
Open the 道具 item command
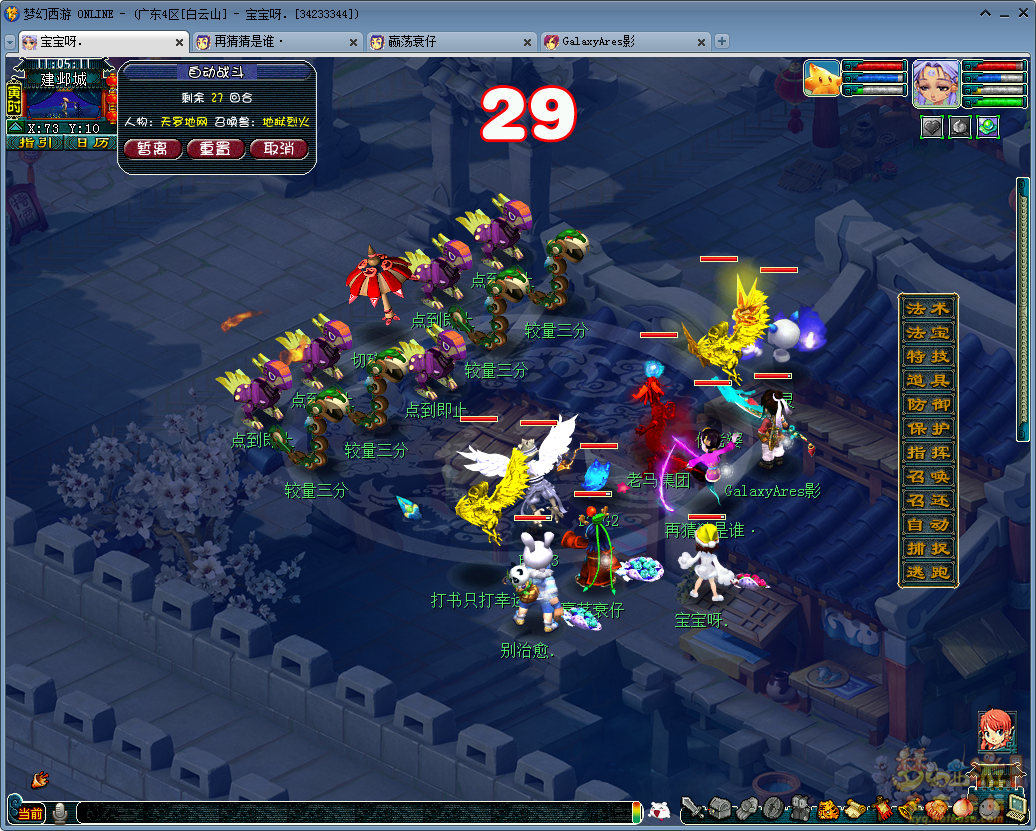coord(928,380)
